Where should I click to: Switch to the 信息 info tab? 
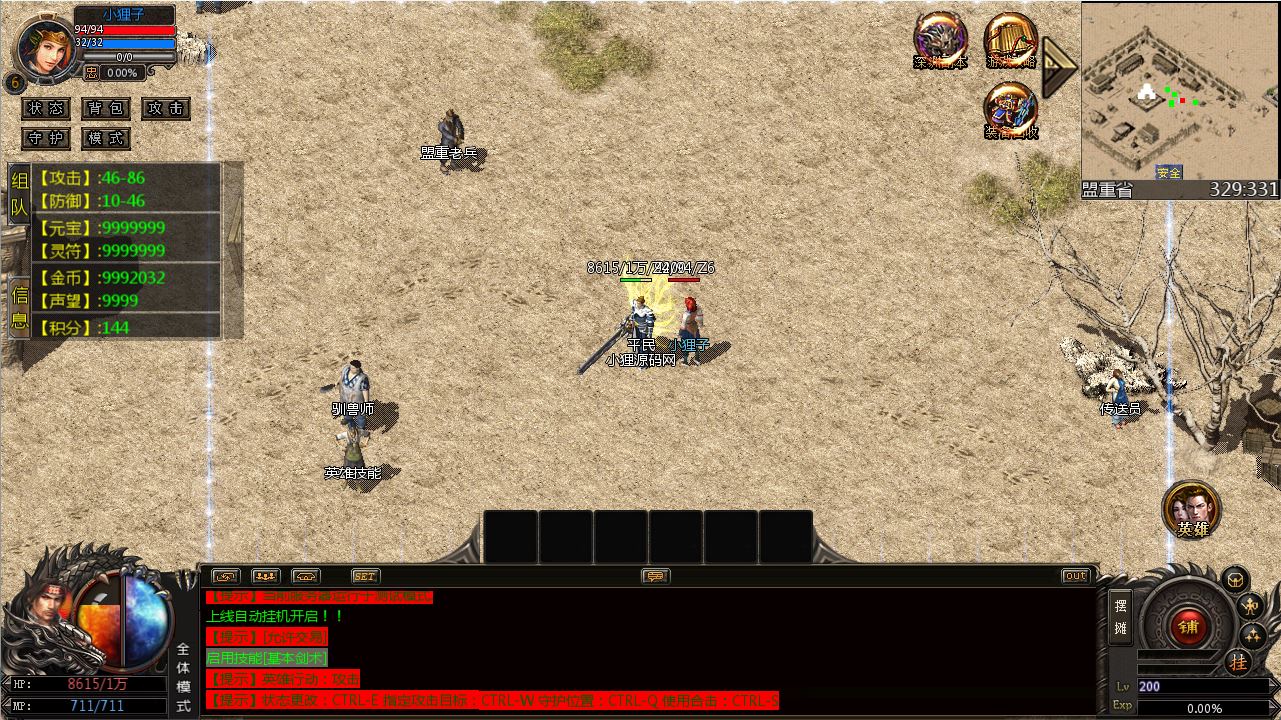click(x=20, y=307)
